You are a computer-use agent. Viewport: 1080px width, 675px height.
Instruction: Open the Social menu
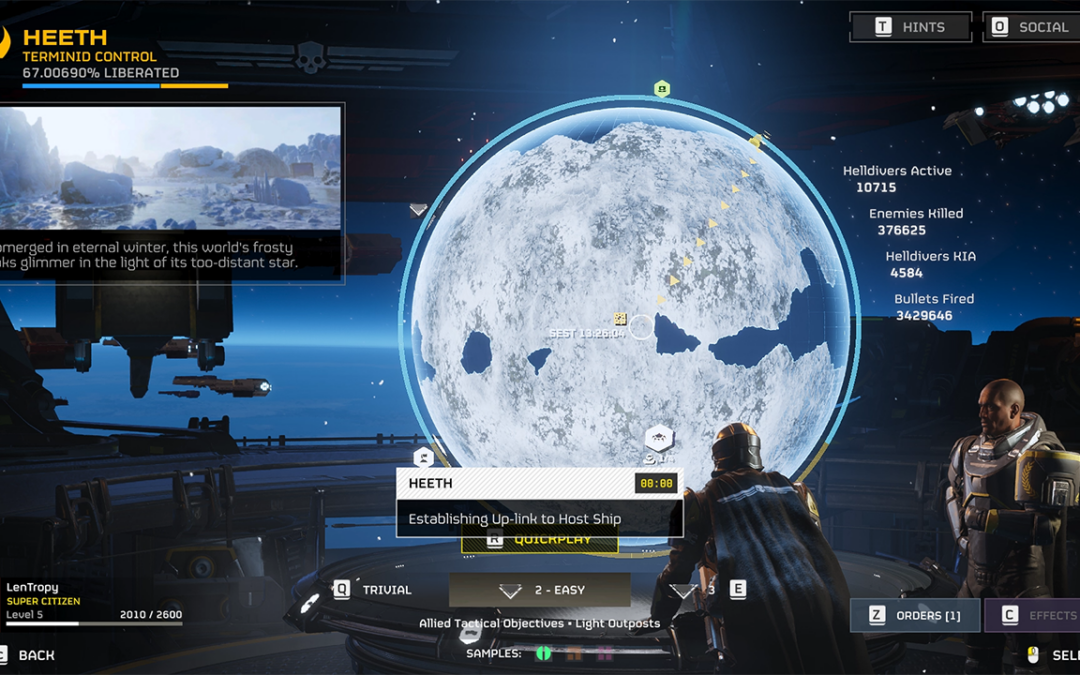tap(1031, 27)
